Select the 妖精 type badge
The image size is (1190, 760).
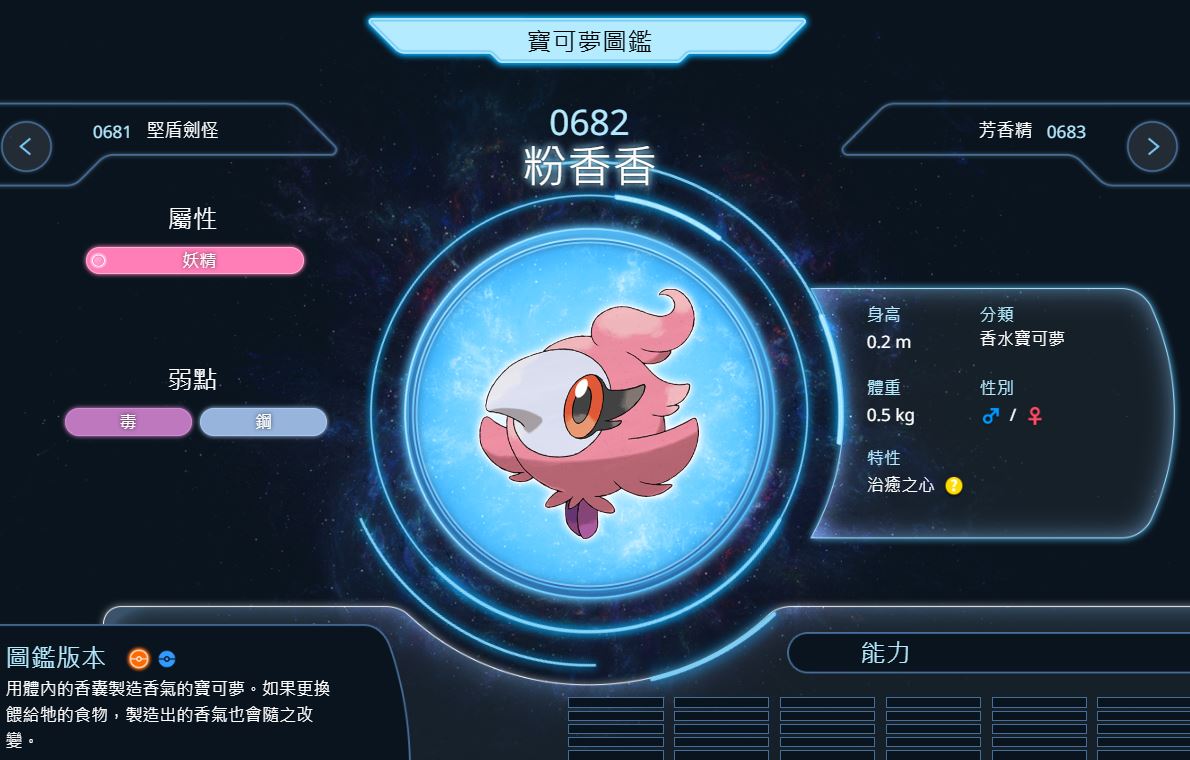tap(194, 261)
